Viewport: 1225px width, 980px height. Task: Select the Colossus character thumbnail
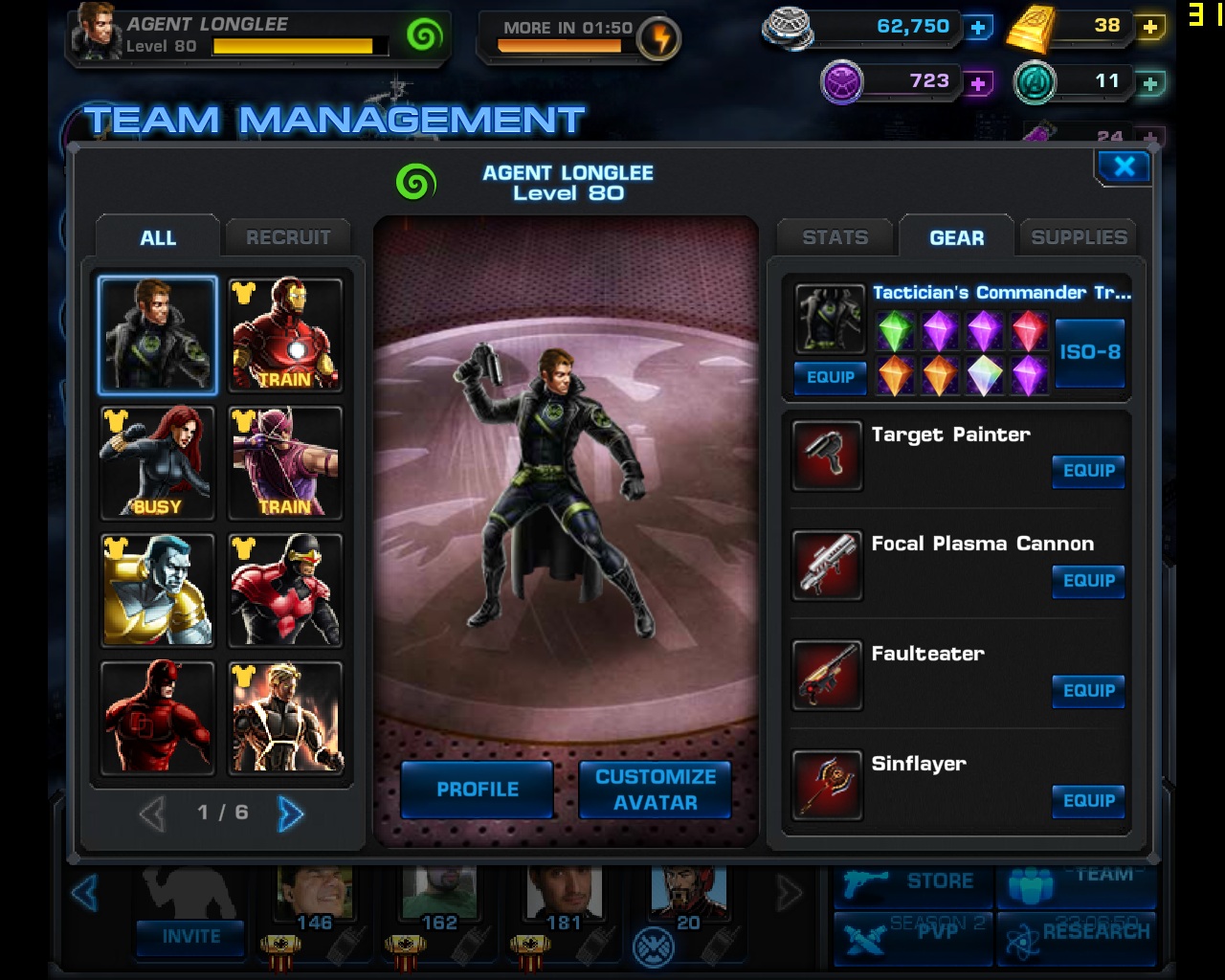coord(156,590)
